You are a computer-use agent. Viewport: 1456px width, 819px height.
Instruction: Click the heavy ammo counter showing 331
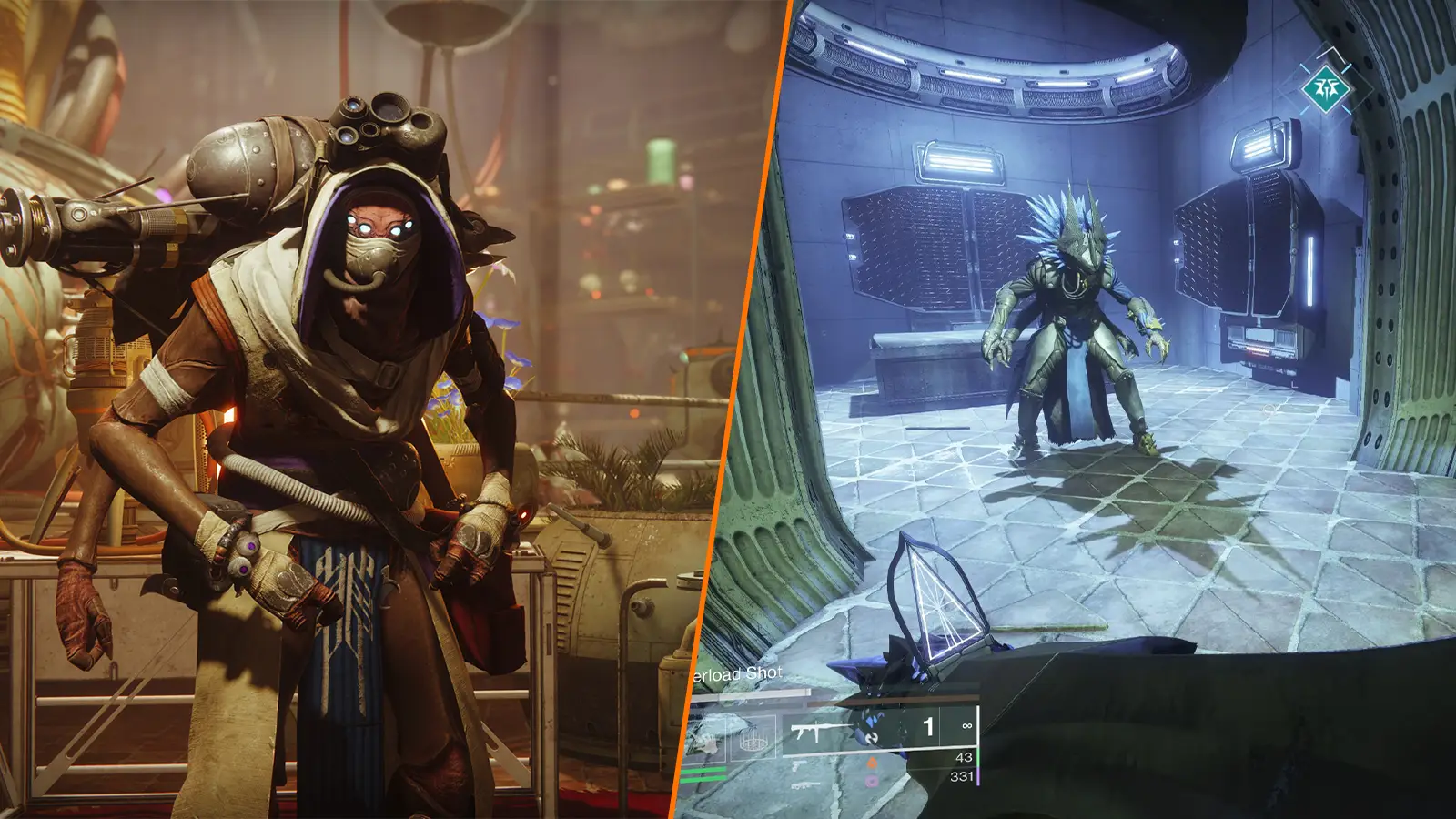tap(963, 774)
